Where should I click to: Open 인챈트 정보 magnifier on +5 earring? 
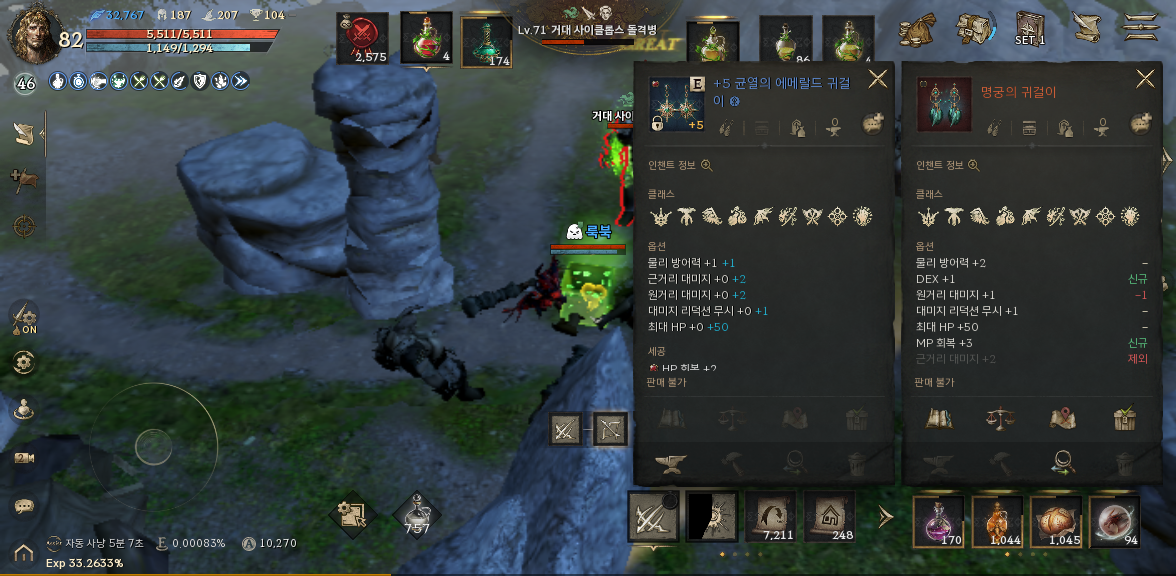click(707, 166)
